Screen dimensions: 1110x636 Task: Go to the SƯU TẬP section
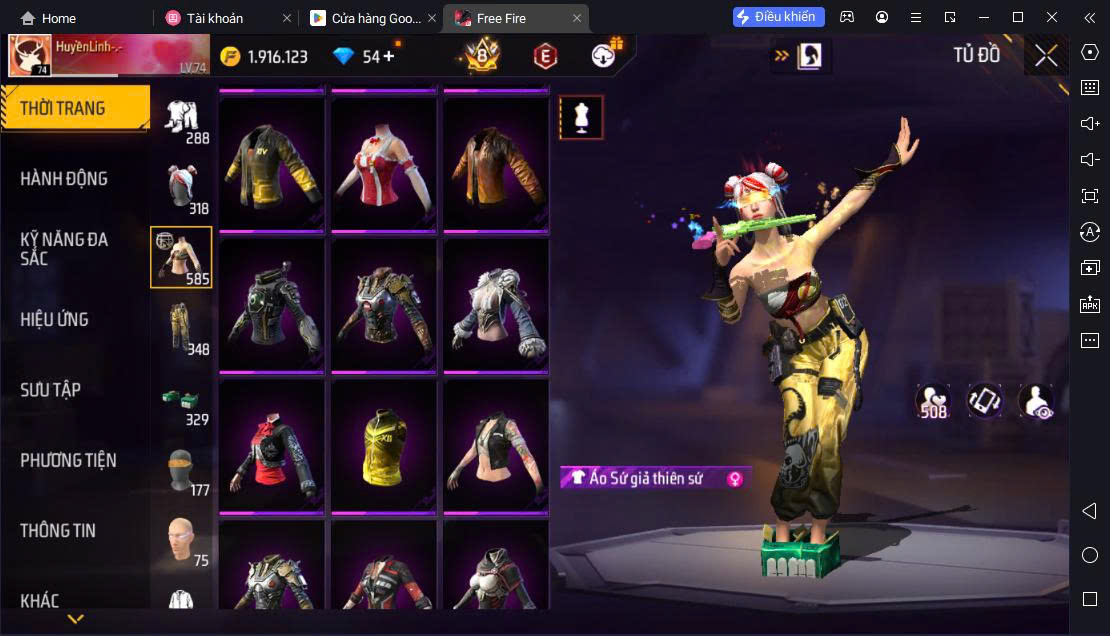pos(51,390)
